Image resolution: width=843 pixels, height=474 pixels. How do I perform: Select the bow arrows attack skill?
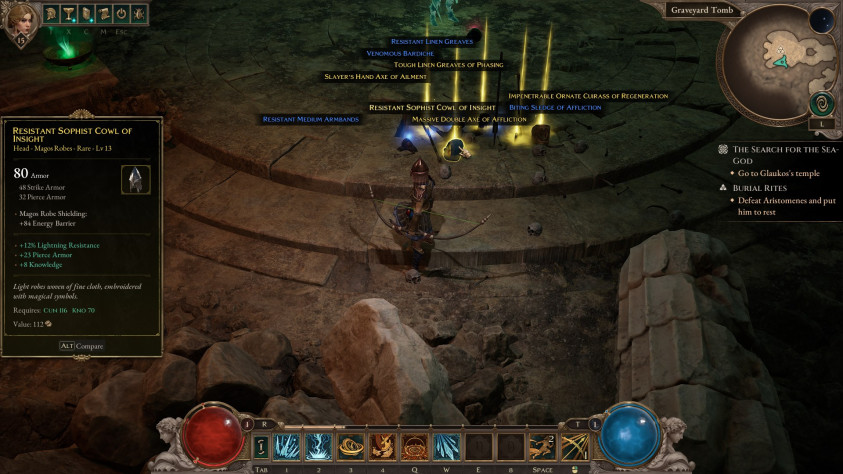(574, 446)
